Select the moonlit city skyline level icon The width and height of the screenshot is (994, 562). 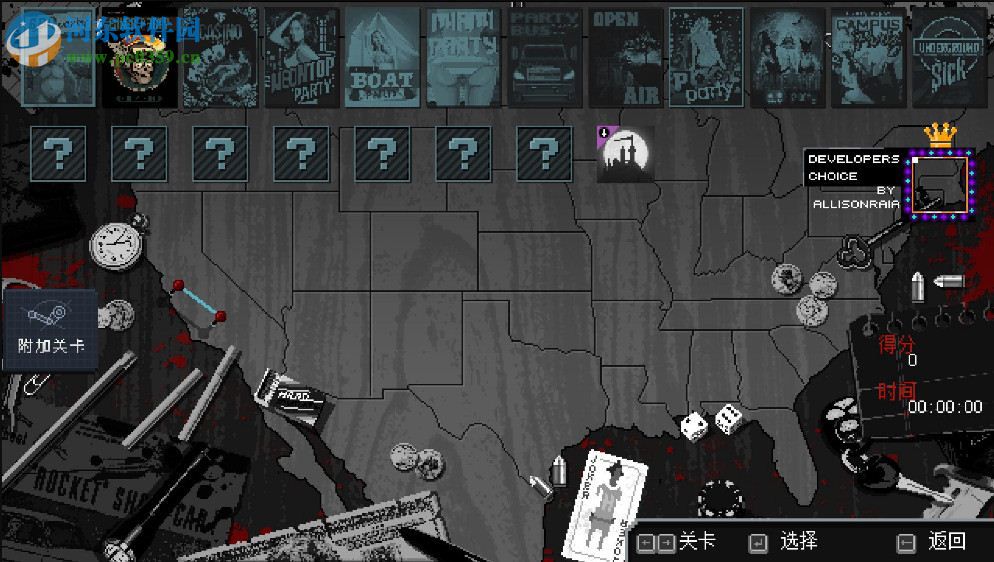coord(623,154)
